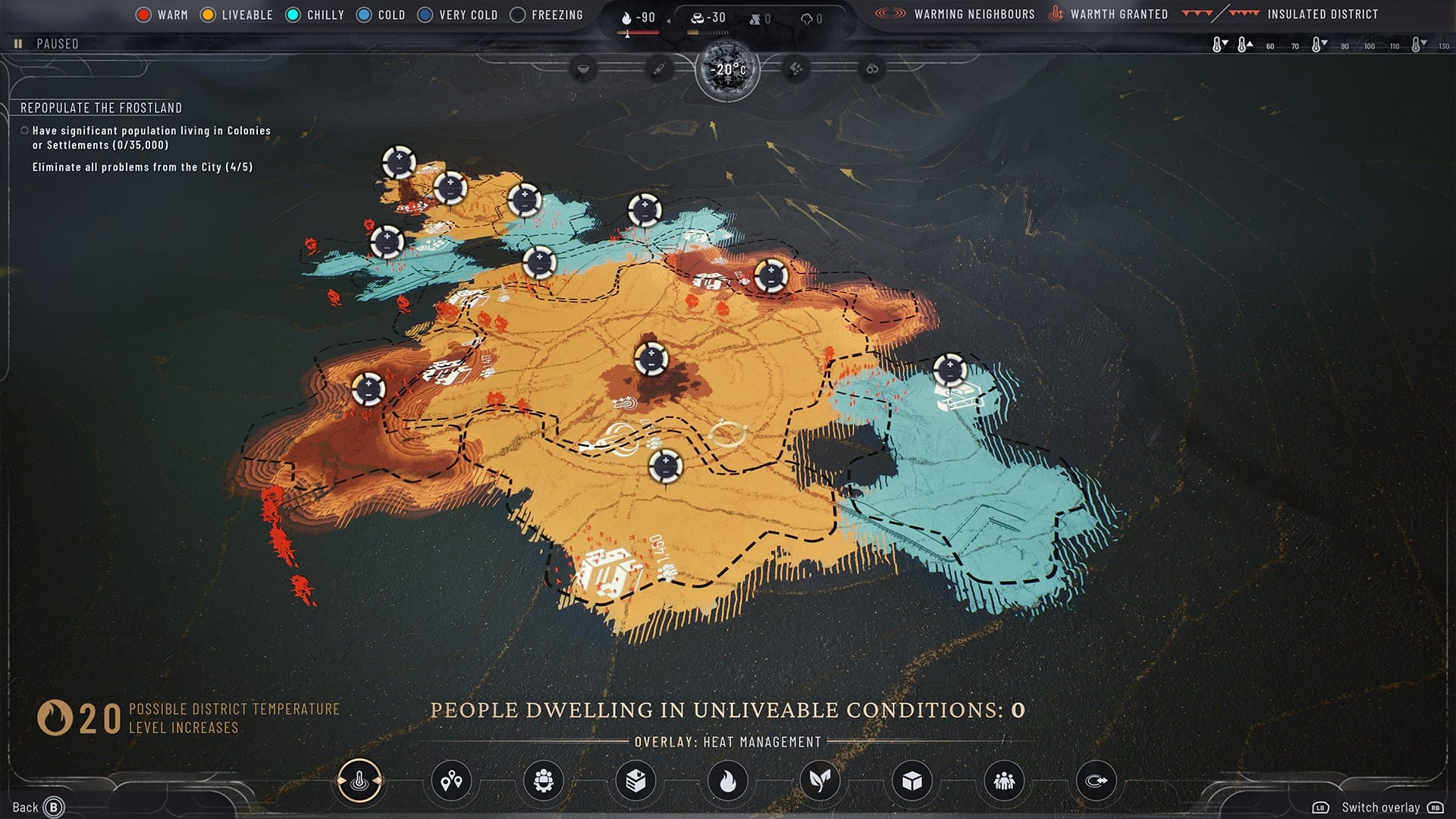Open the food bowl status icon
1456x819 pixels.
pyautogui.click(x=583, y=69)
